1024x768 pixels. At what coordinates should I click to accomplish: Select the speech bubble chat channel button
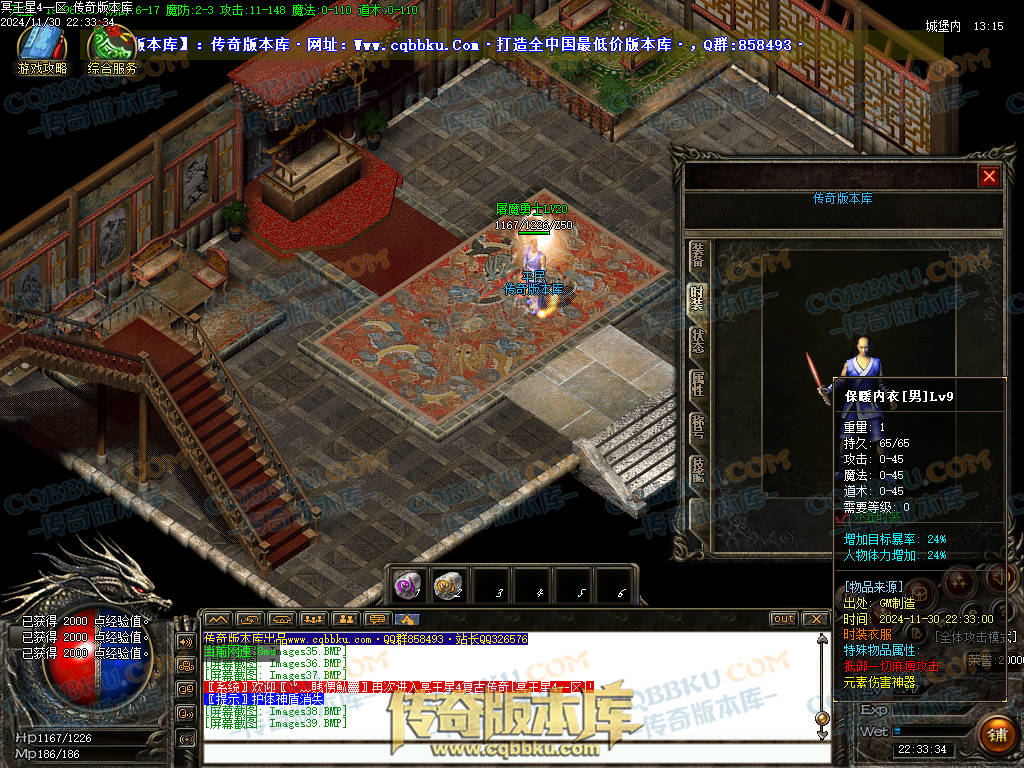(377, 619)
